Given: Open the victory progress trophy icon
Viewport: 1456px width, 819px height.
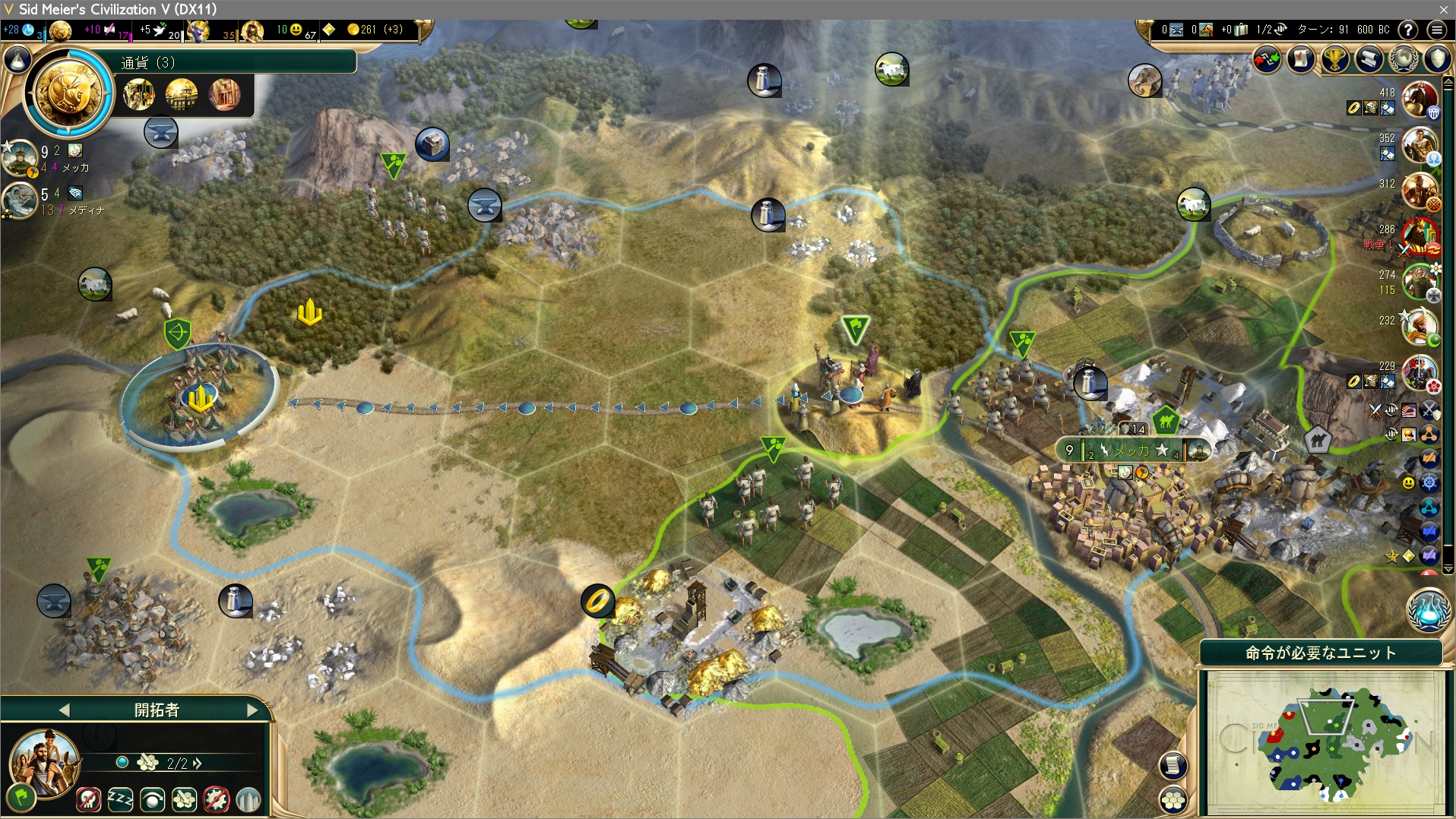Looking at the screenshot, I should tap(1335, 59).
